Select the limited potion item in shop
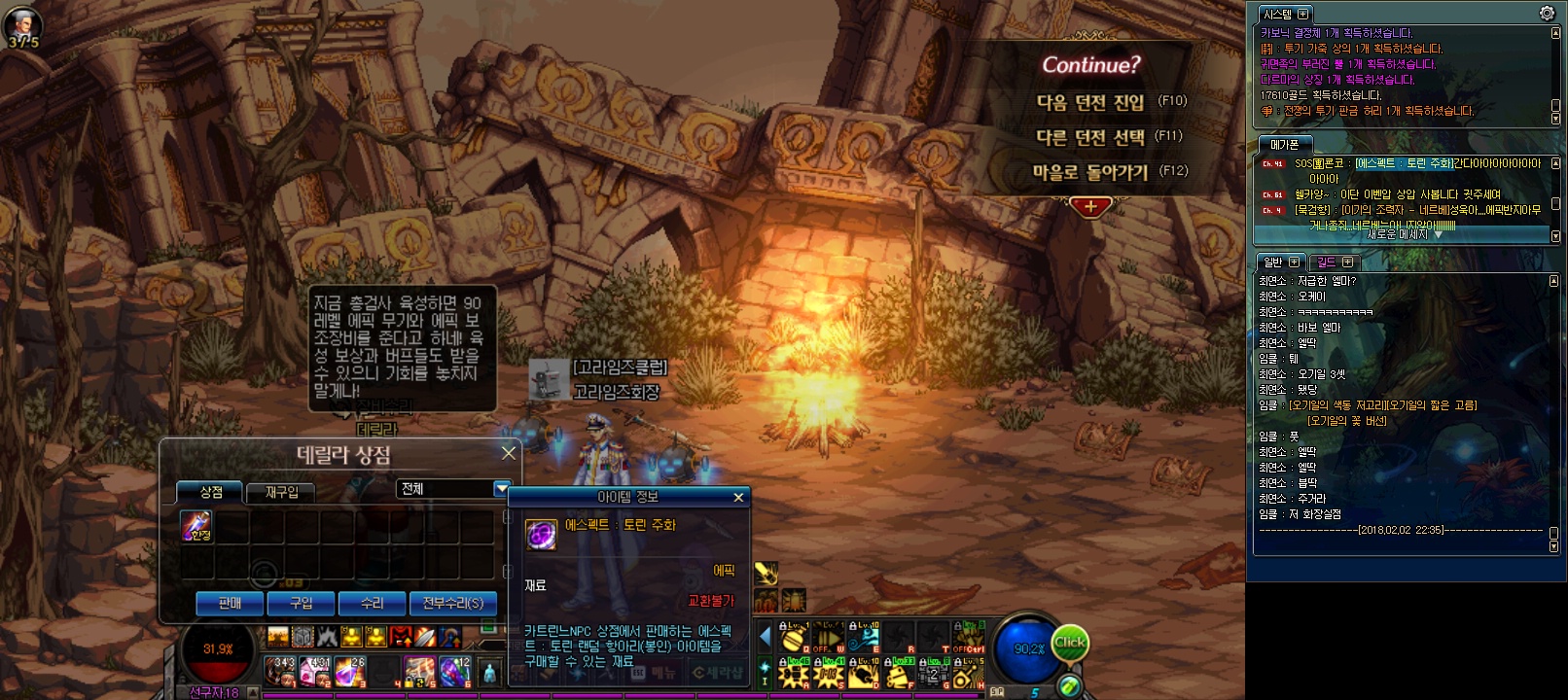Viewport: 1568px width, 700px height. 196,526
